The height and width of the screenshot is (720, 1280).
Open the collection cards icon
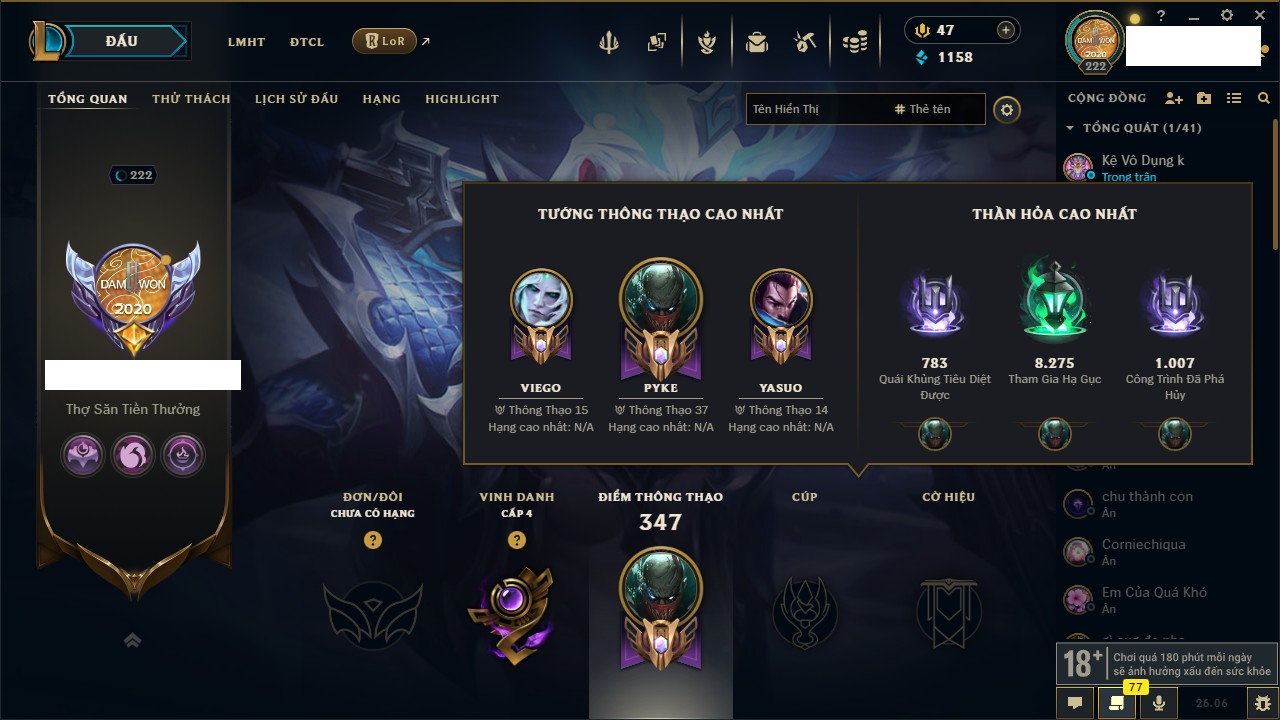coord(657,42)
